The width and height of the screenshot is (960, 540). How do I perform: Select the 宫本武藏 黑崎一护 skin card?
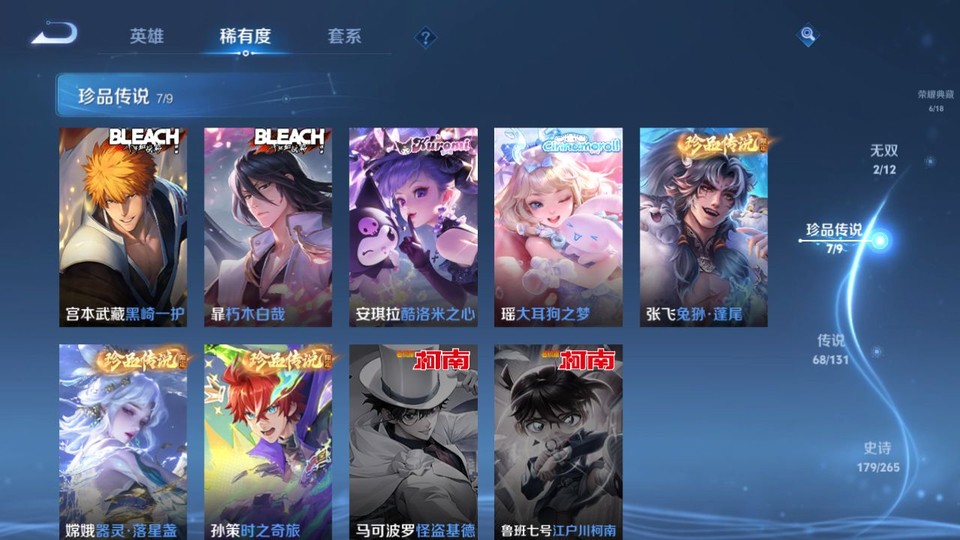point(123,227)
